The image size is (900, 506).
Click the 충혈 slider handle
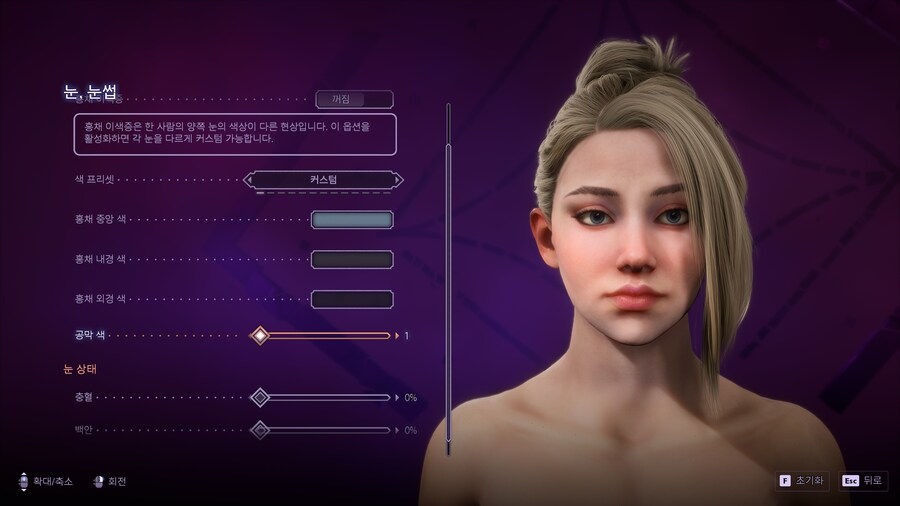(x=260, y=398)
